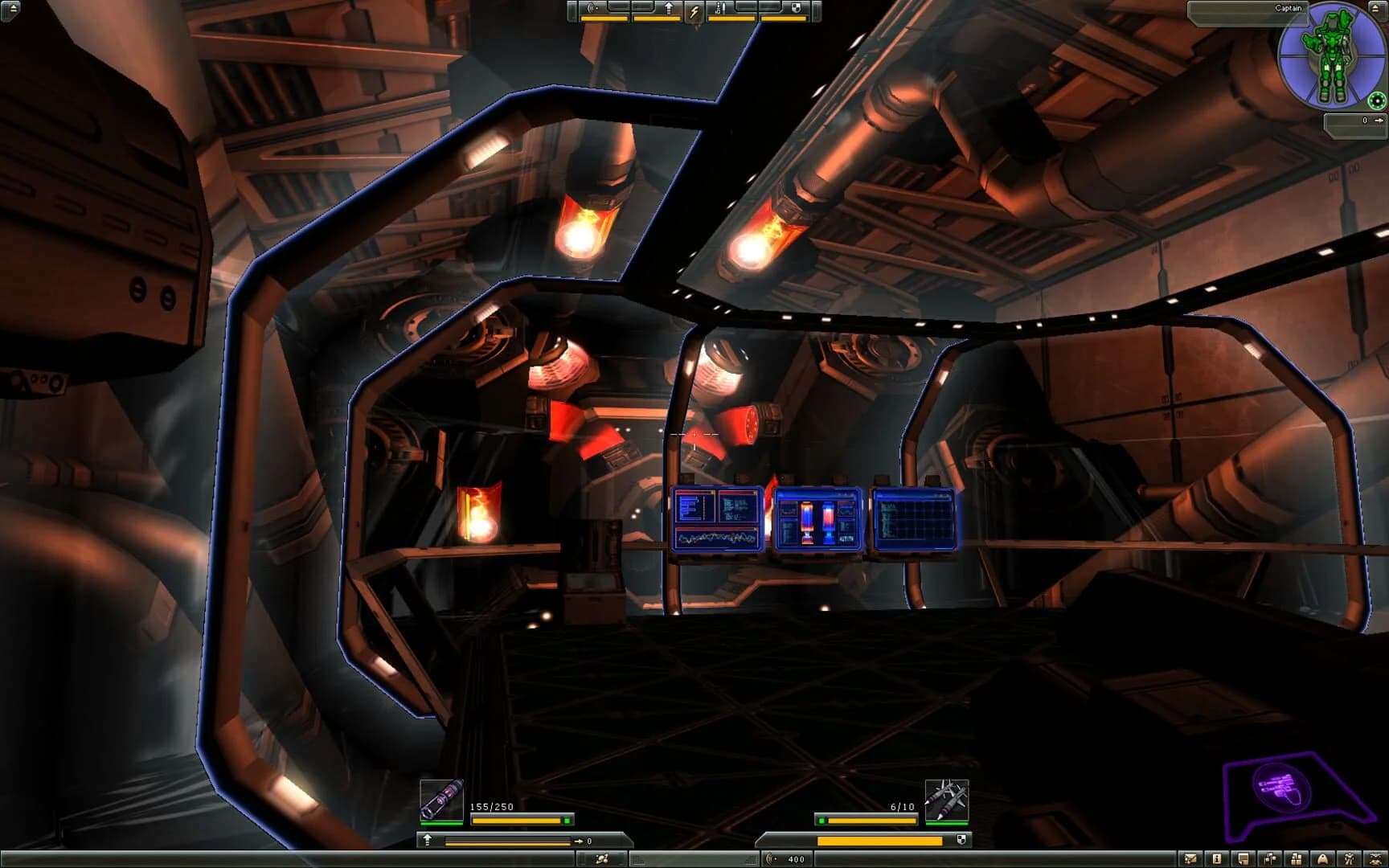The height and width of the screenshot is (868, 1389).
Task: Click the 400 credits display on the bottom bar
Action: (x=794, y=859)
